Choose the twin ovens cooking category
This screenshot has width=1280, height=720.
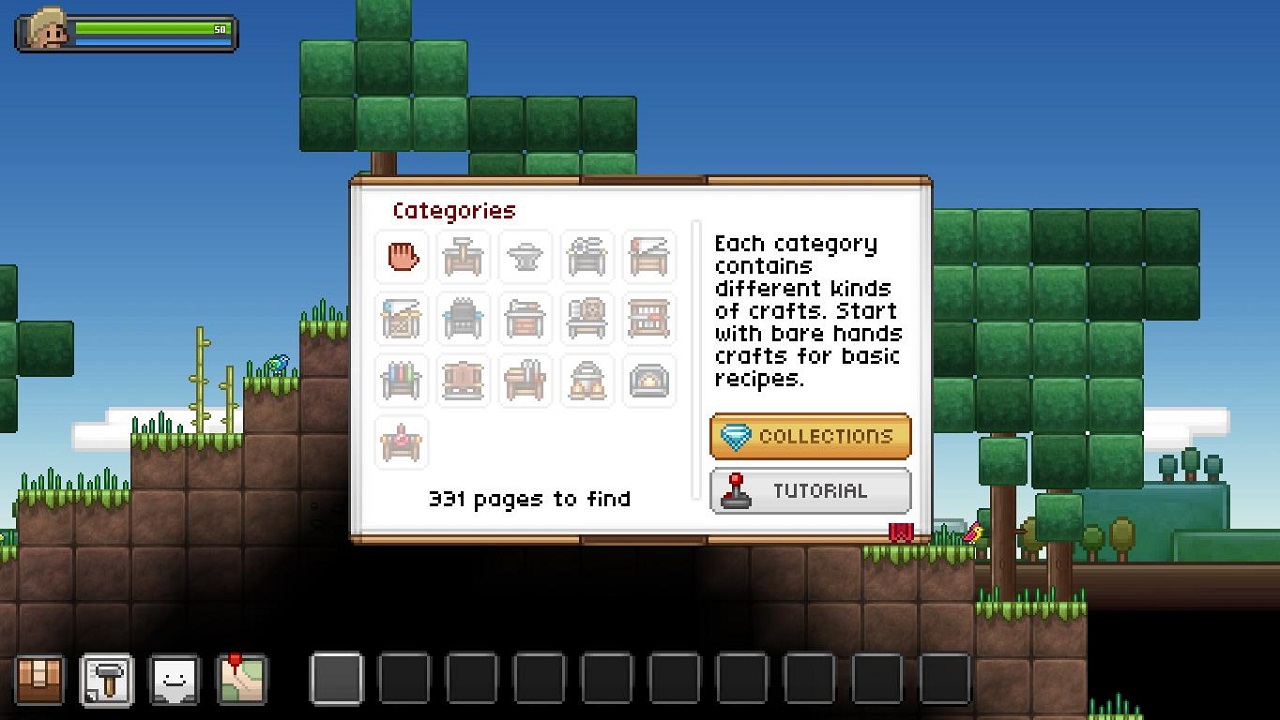click(587, 381)
